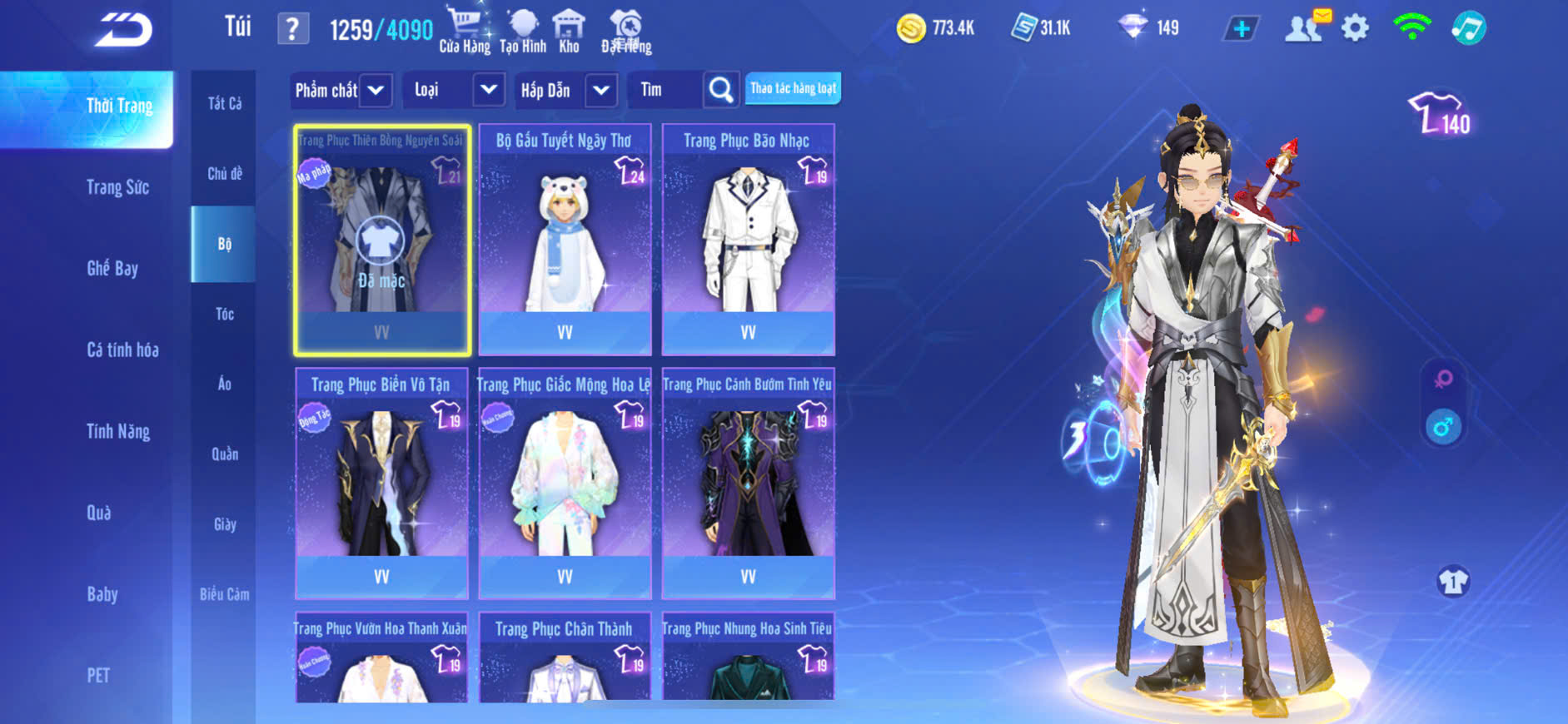The image size is (1568, 724).
Task: Click the Tìm search field
Action: [x=666, y=90]
